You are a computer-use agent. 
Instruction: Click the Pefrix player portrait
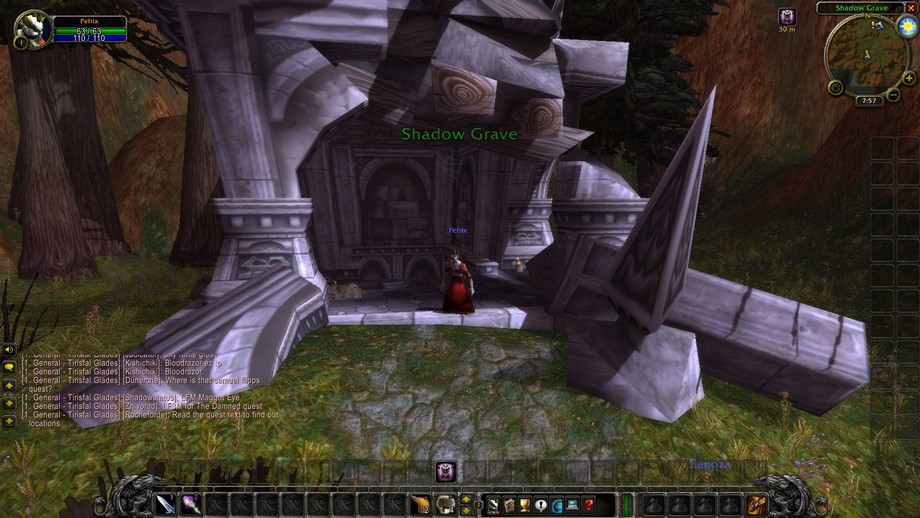coord(33,27)
